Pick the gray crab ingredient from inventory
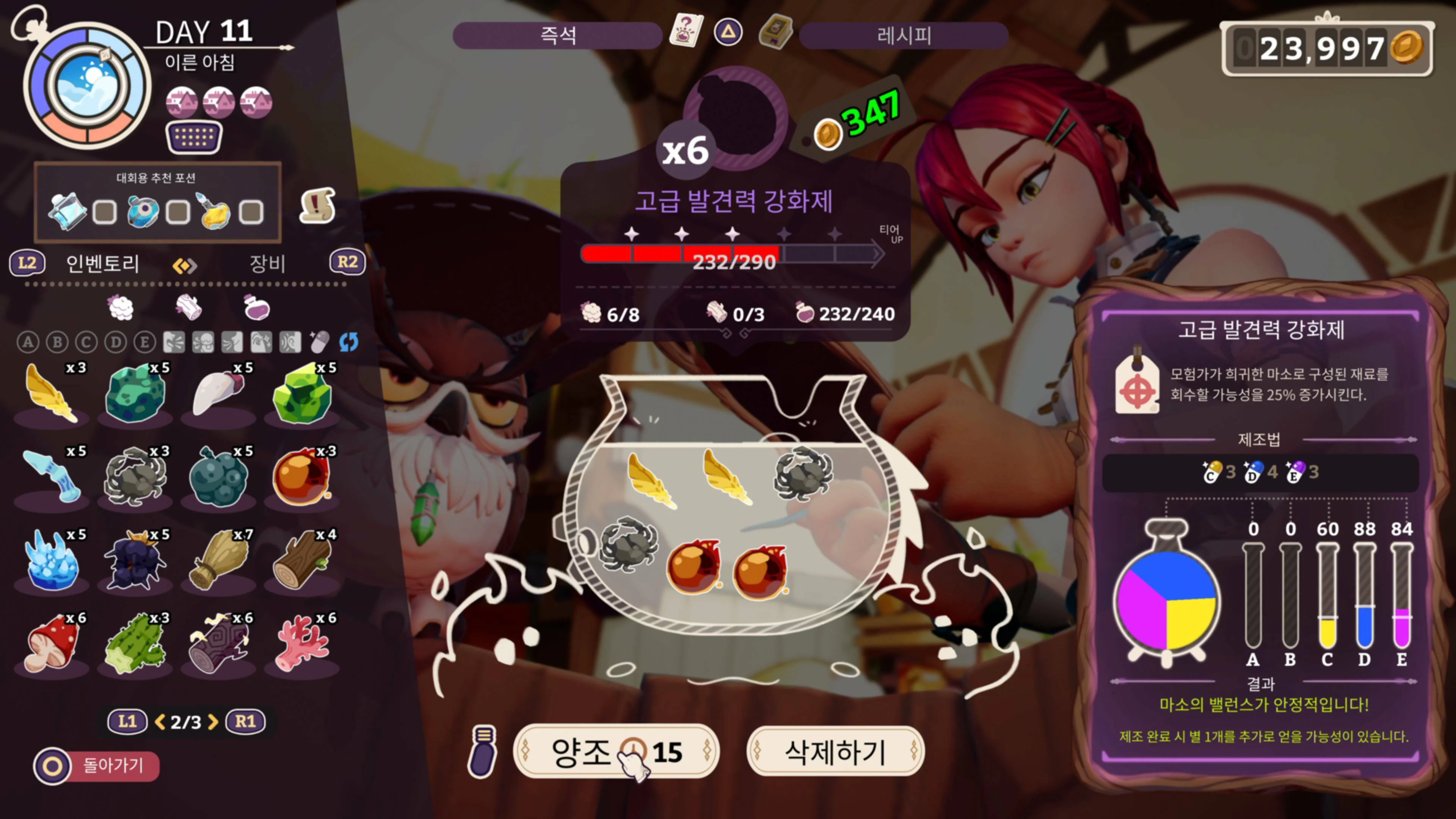This screenshot has height=819, width=1456. pyautogui.click(x=135, y=477)
